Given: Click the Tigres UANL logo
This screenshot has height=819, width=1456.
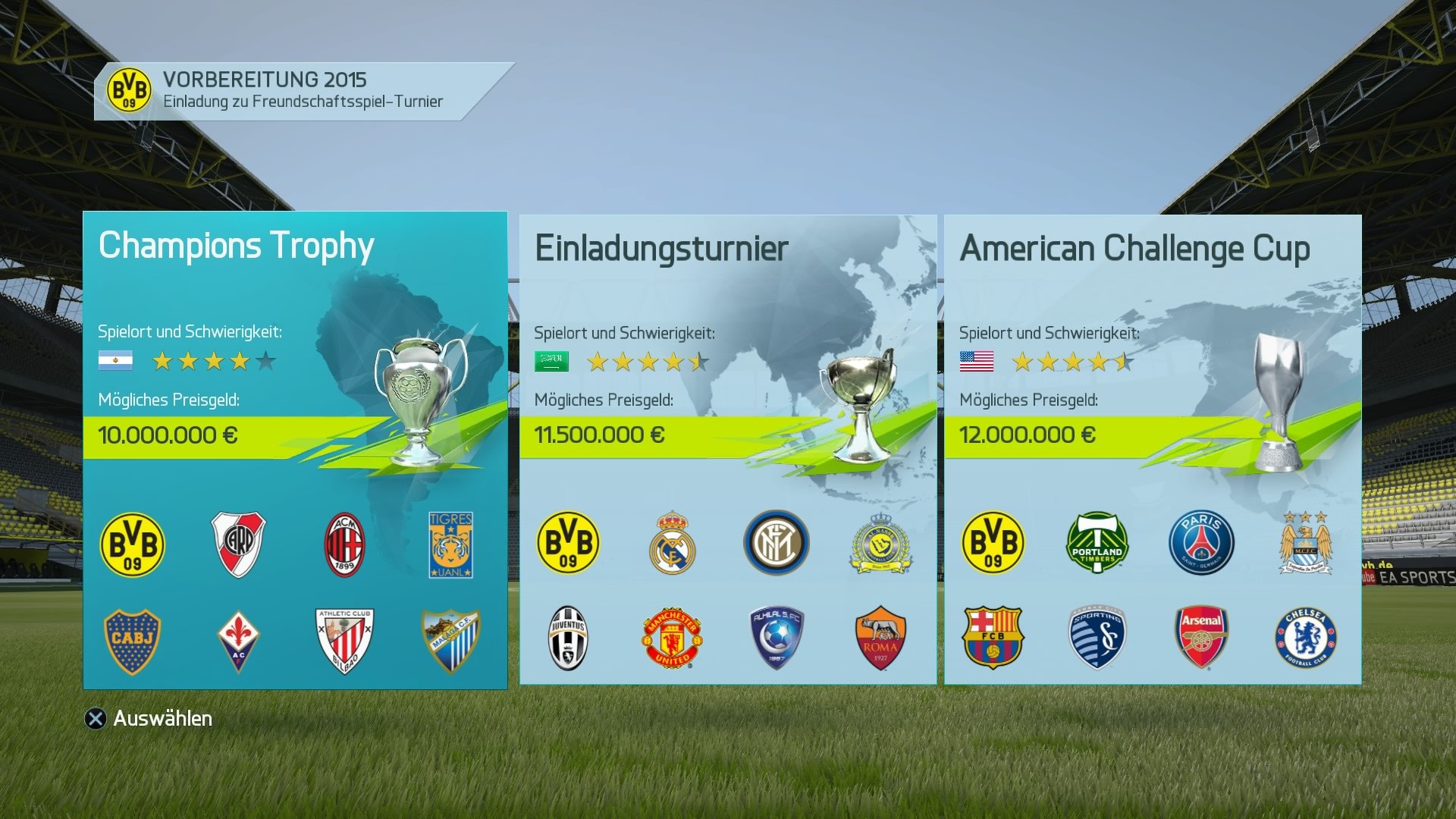Looking at the screenshot, I should pyautogui.click(x=450, y=544).
